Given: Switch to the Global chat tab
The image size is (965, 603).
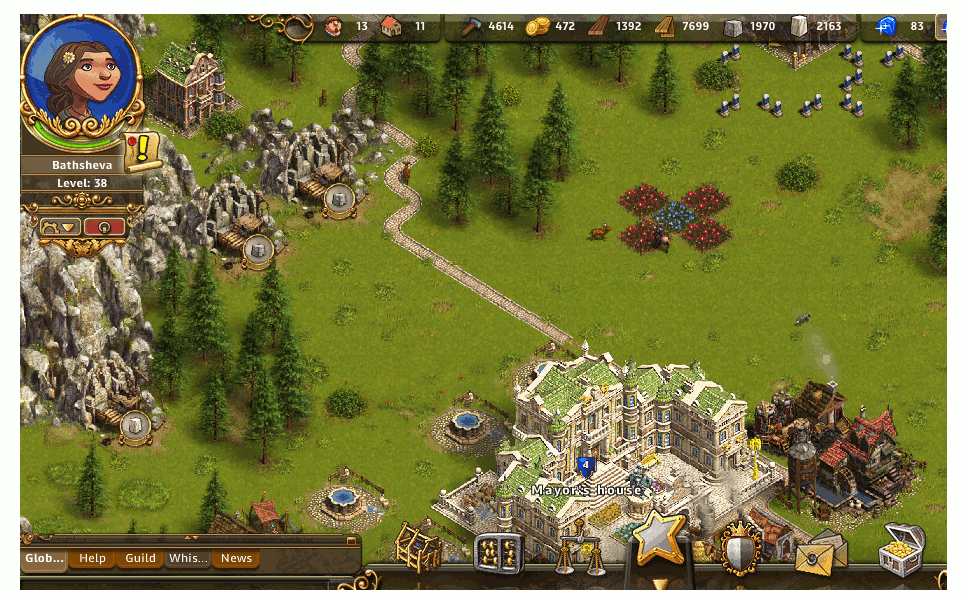Looking at the screenshot, I should (44, 558).
